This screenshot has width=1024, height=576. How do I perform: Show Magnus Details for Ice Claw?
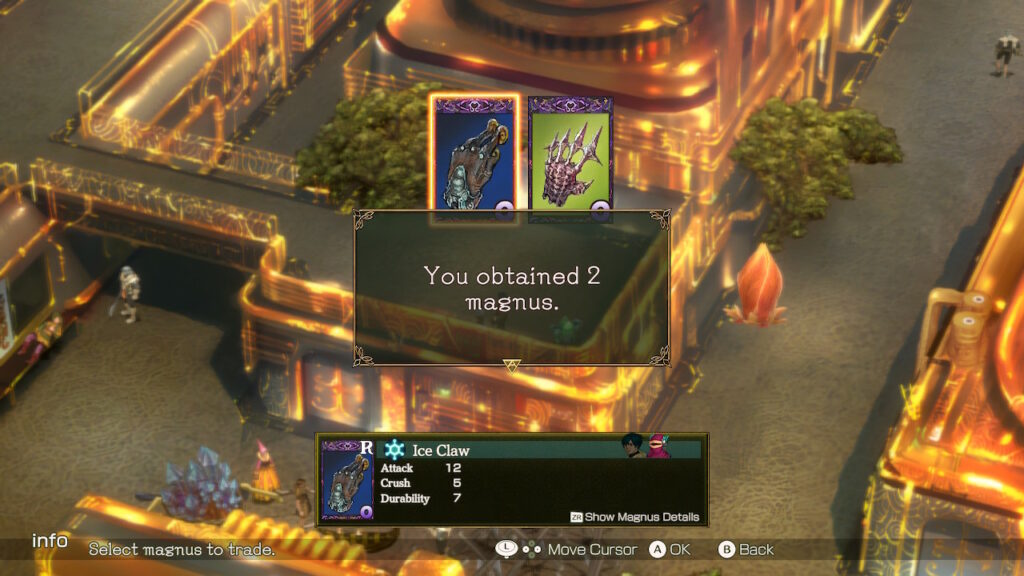635,517
